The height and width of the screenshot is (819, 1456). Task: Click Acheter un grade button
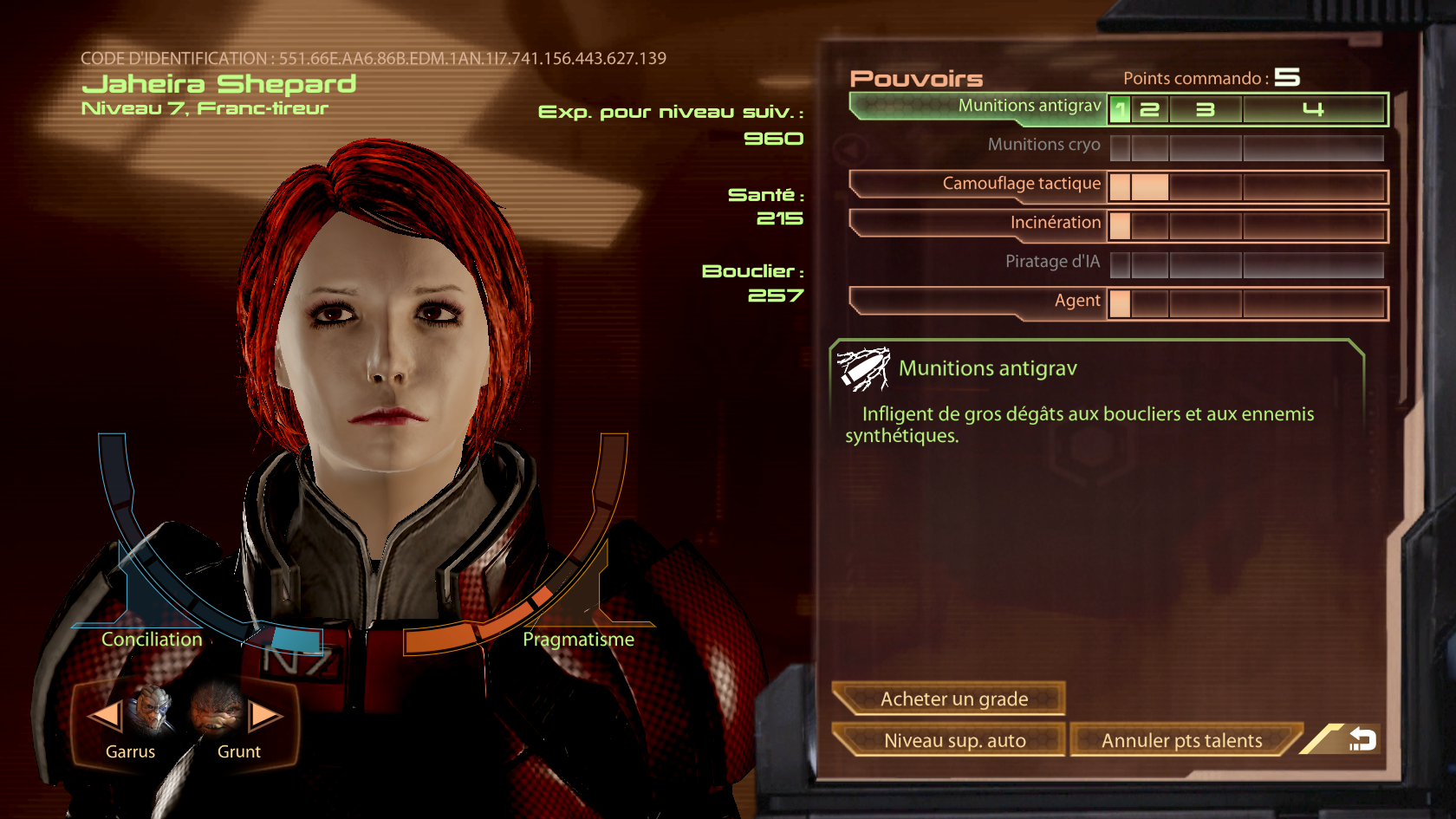[950, 699]
